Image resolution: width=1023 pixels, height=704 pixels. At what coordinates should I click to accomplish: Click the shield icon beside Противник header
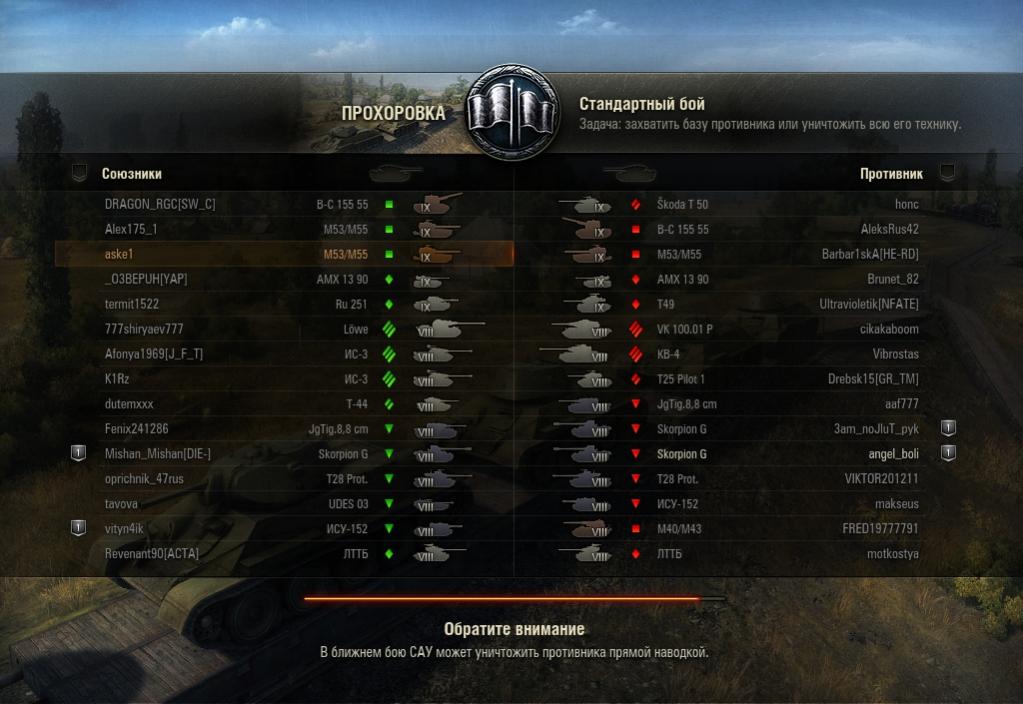click(946, 173)
